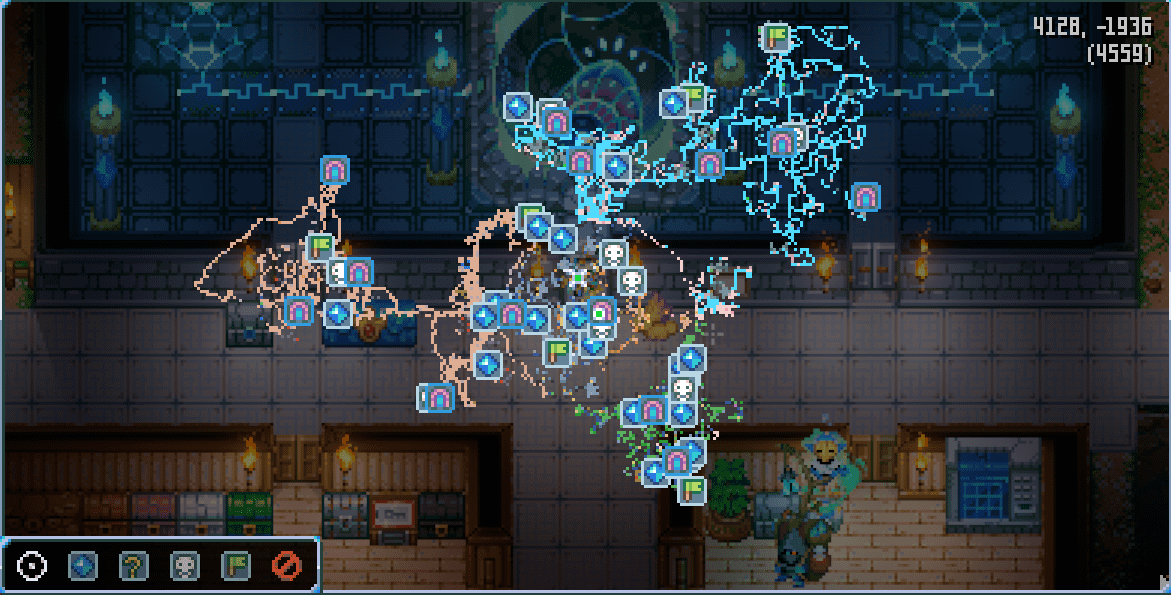Choose the blue crystal marker type

coord(83,567)
